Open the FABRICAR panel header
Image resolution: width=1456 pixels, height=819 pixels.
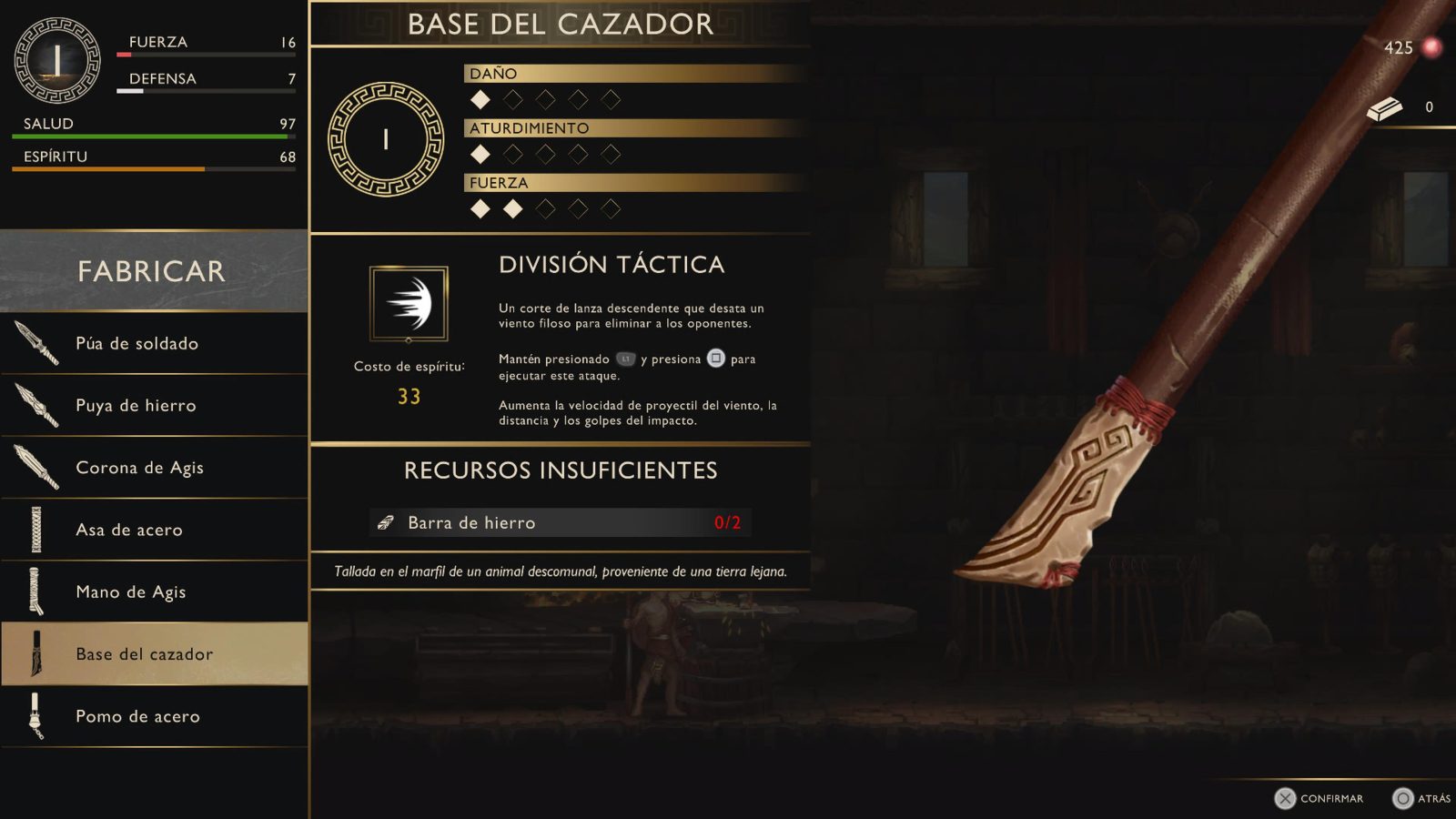[150, 270]
